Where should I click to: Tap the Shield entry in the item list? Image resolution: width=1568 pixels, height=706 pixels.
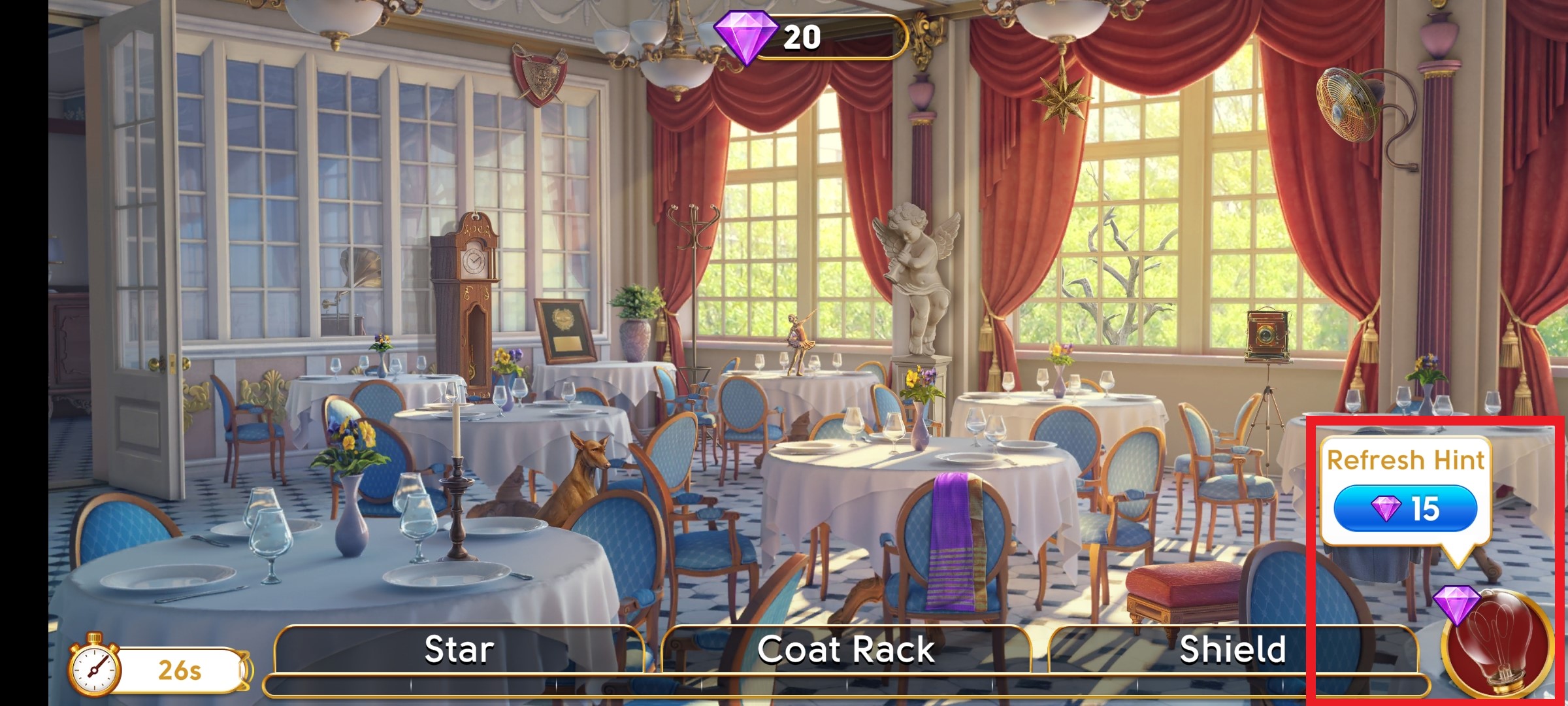tap(1232, 649)
